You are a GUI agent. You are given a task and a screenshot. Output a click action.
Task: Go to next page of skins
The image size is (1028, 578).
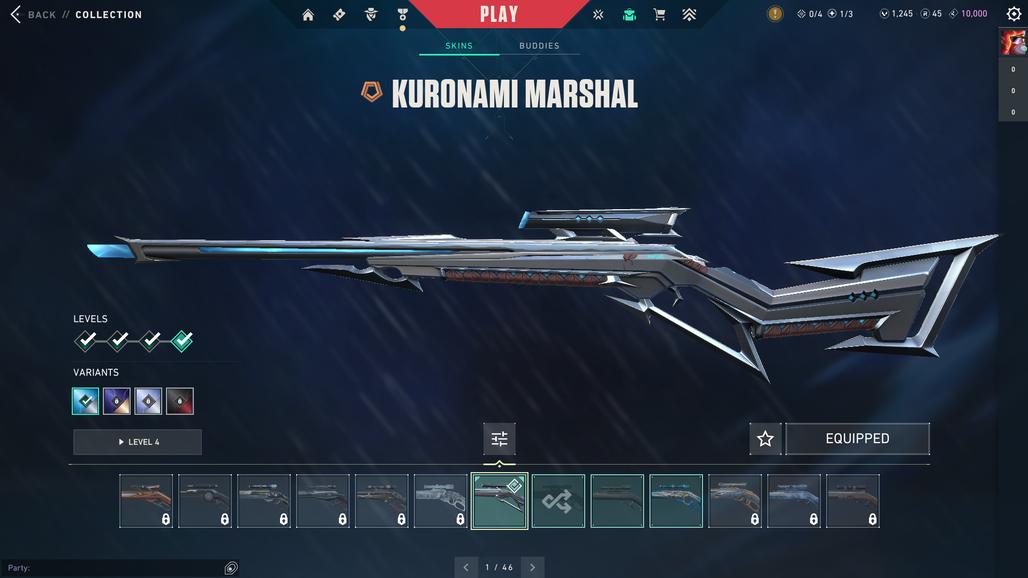coord(532,567)
